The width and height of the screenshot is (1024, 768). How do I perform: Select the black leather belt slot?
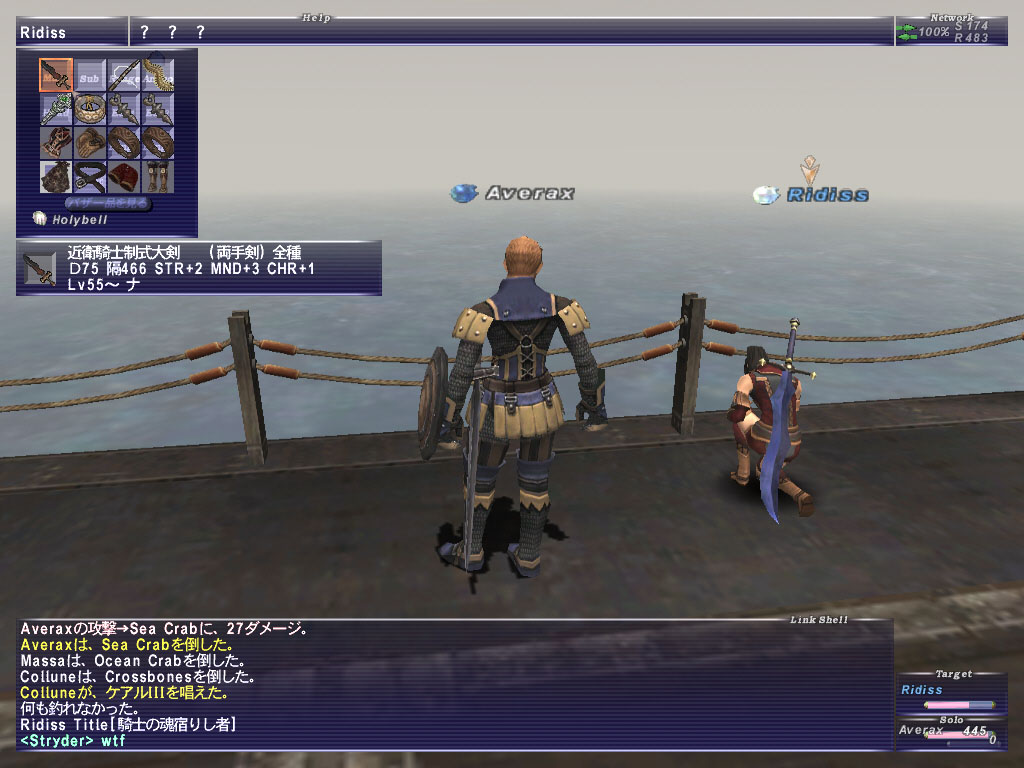click(x=90, y=177)
